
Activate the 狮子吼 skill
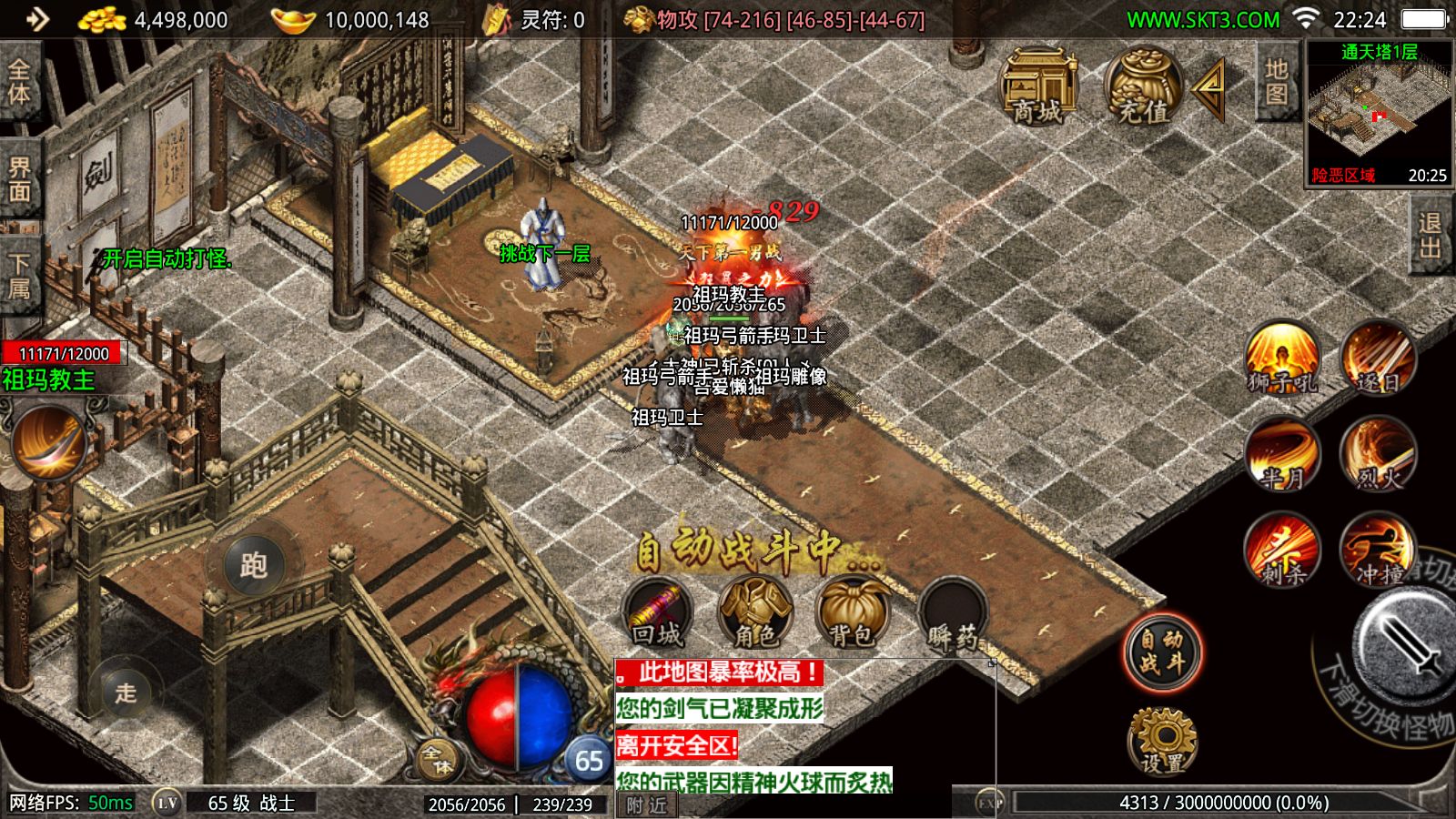1282,359
